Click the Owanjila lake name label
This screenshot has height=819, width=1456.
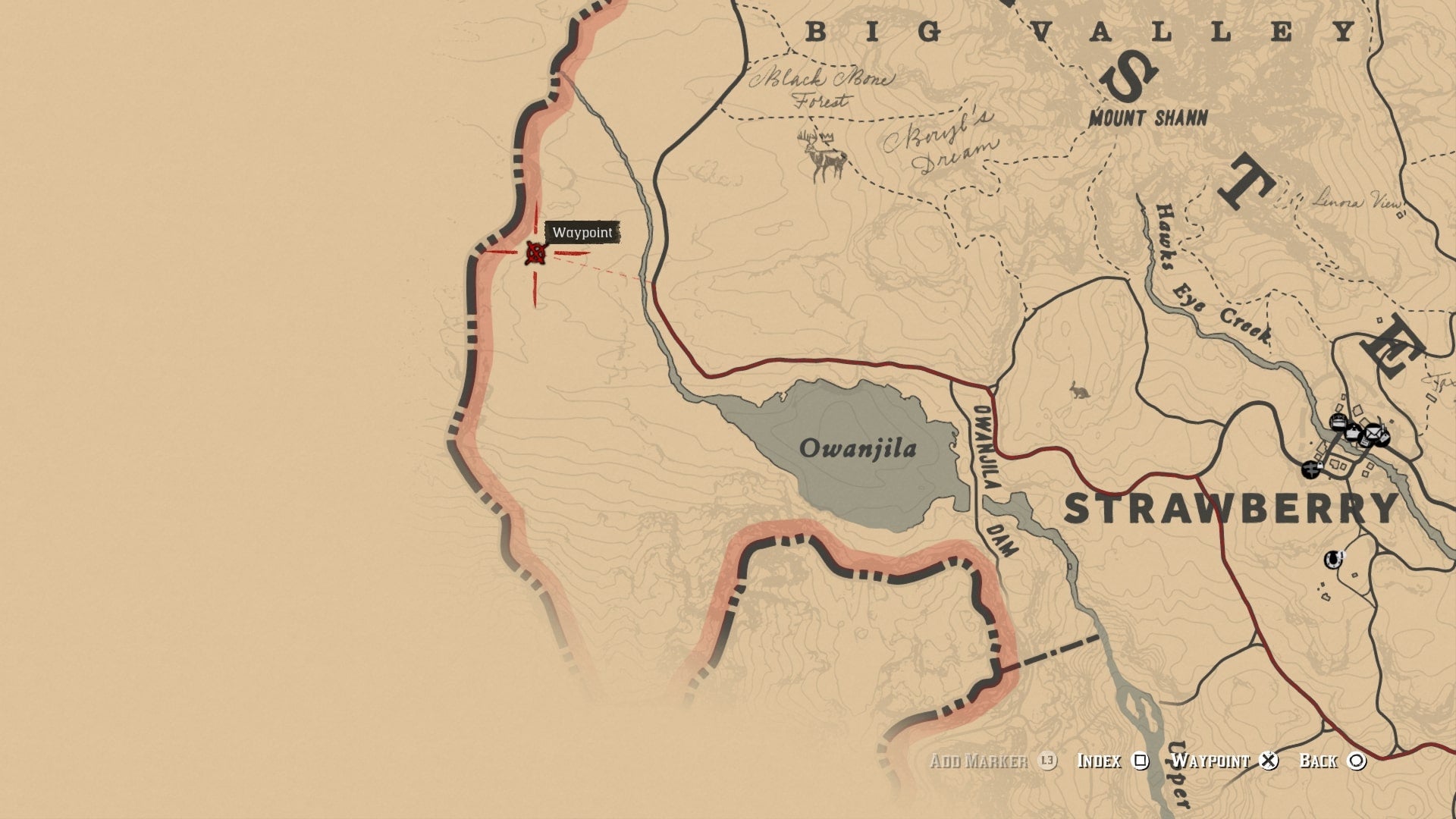point(858,450)
